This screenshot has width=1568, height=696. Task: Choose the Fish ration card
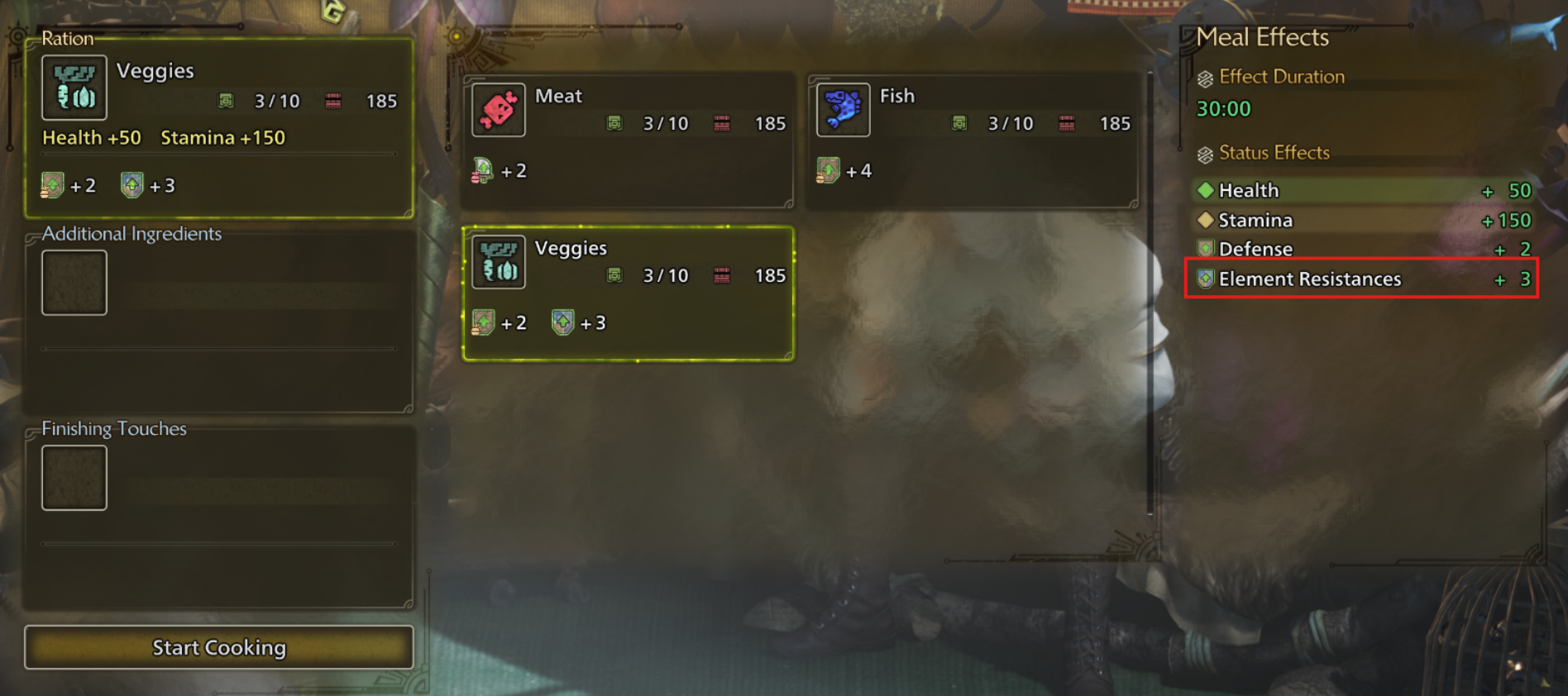[x=972, y=139]
